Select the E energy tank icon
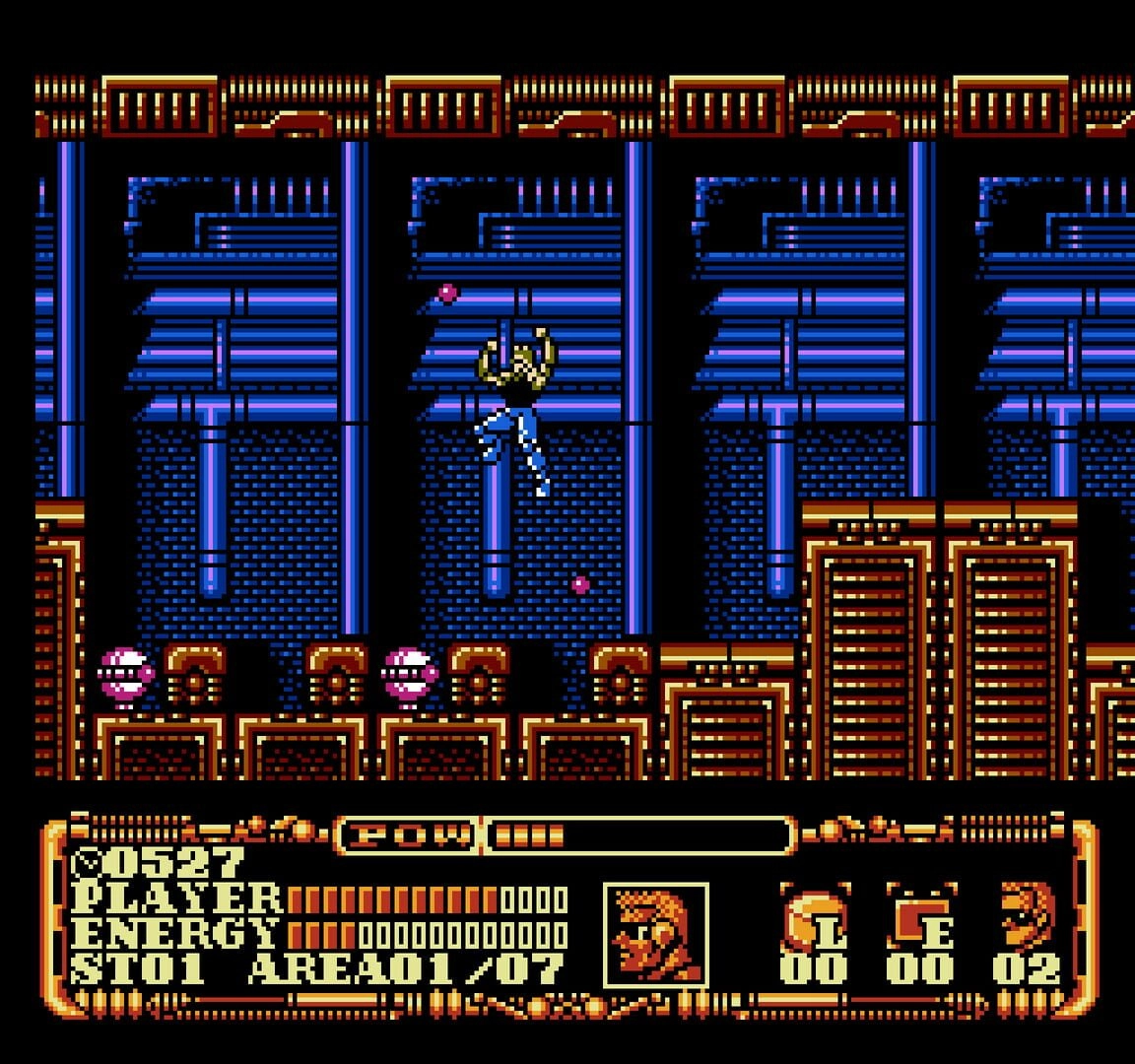Screen dimensions: 1135x1064 (920, 917)
